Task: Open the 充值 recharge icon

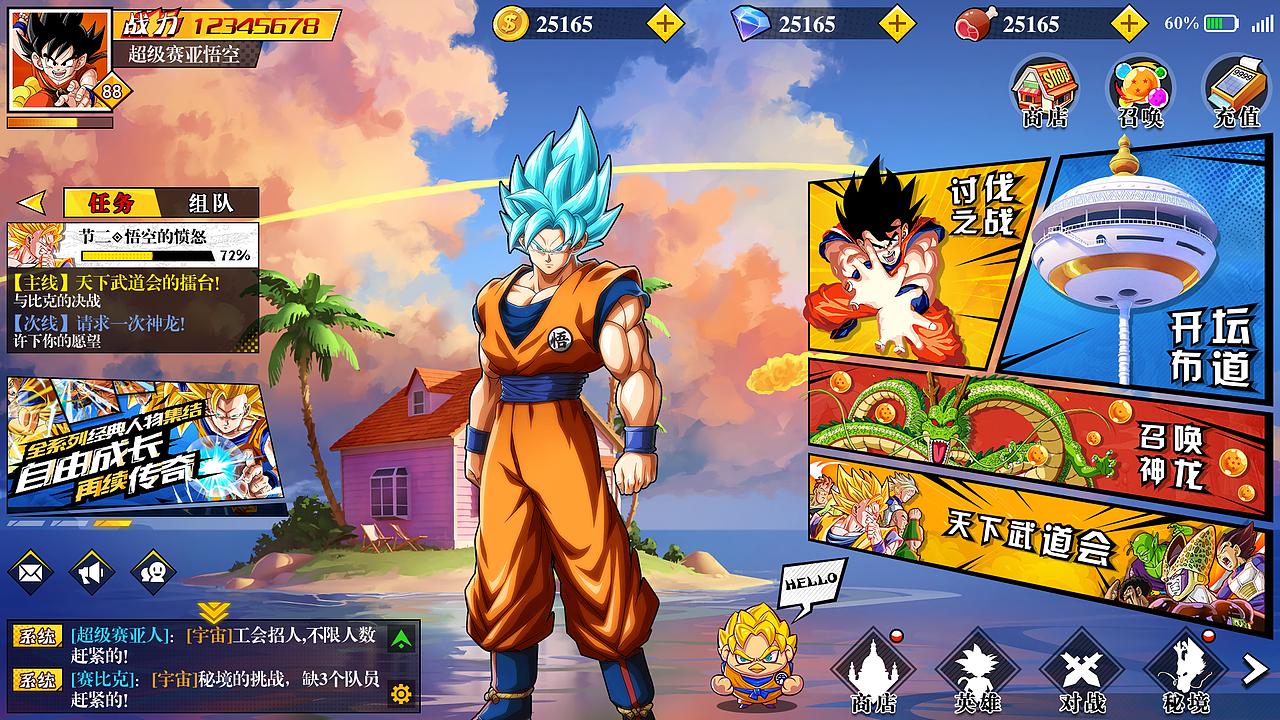Action: (x=1237, y=92)
